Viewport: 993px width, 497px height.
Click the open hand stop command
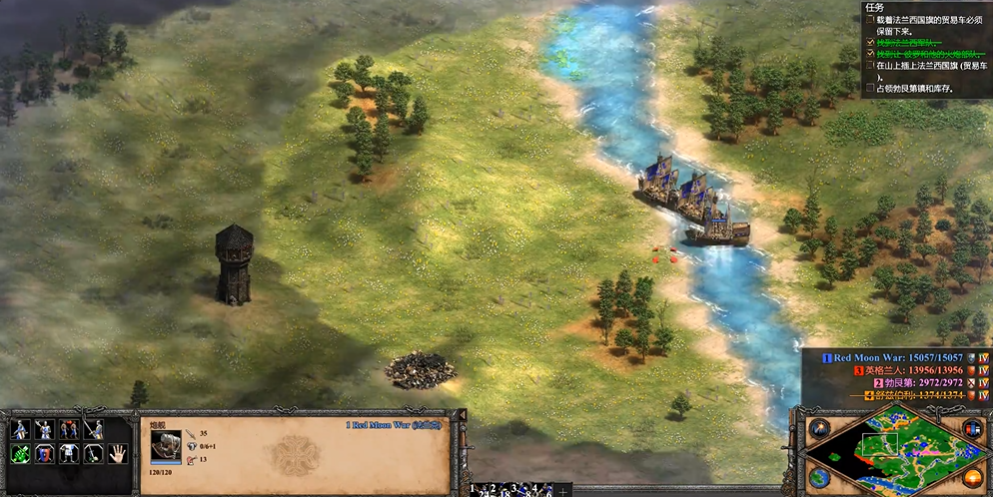118,454
